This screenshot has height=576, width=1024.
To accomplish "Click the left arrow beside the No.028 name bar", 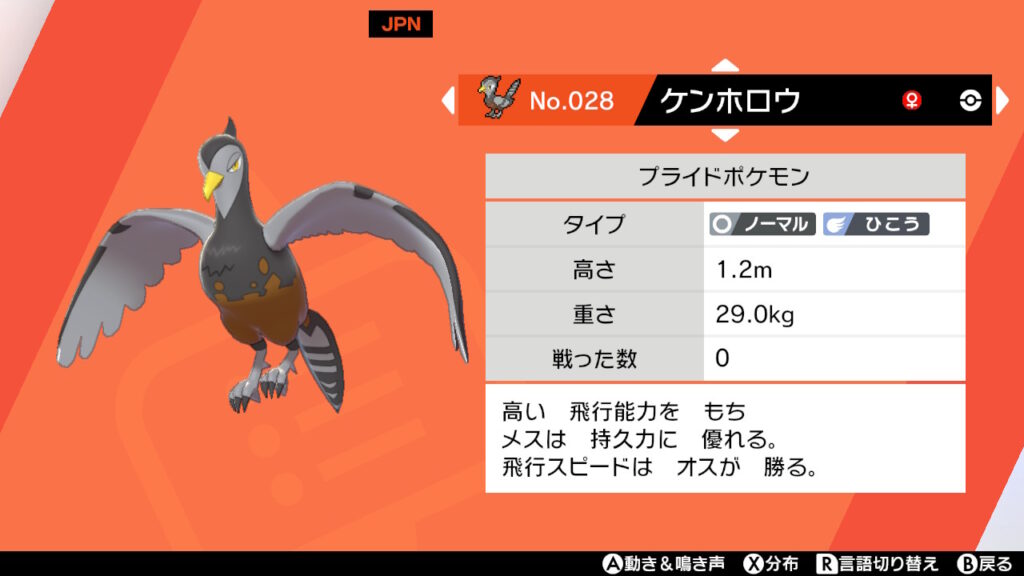I will pos(448,100).
